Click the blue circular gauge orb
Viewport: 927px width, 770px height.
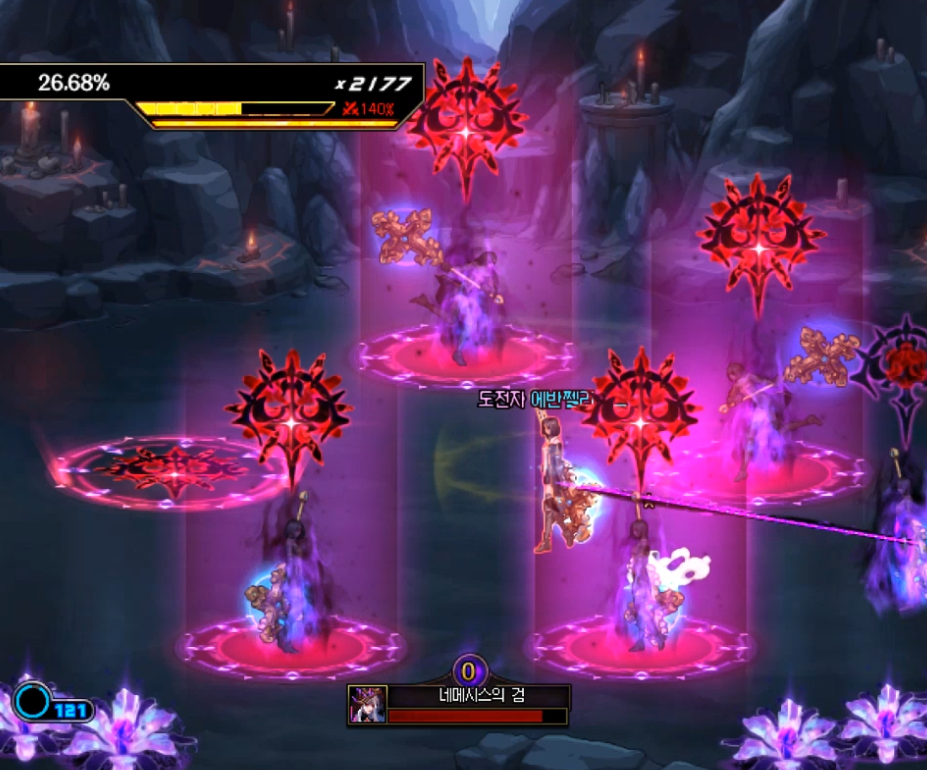[x=32, y=703]
